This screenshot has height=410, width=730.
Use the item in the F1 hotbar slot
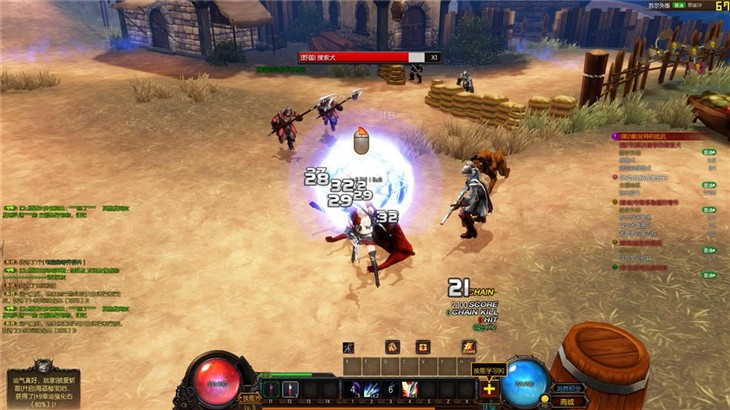pos(269,389)
